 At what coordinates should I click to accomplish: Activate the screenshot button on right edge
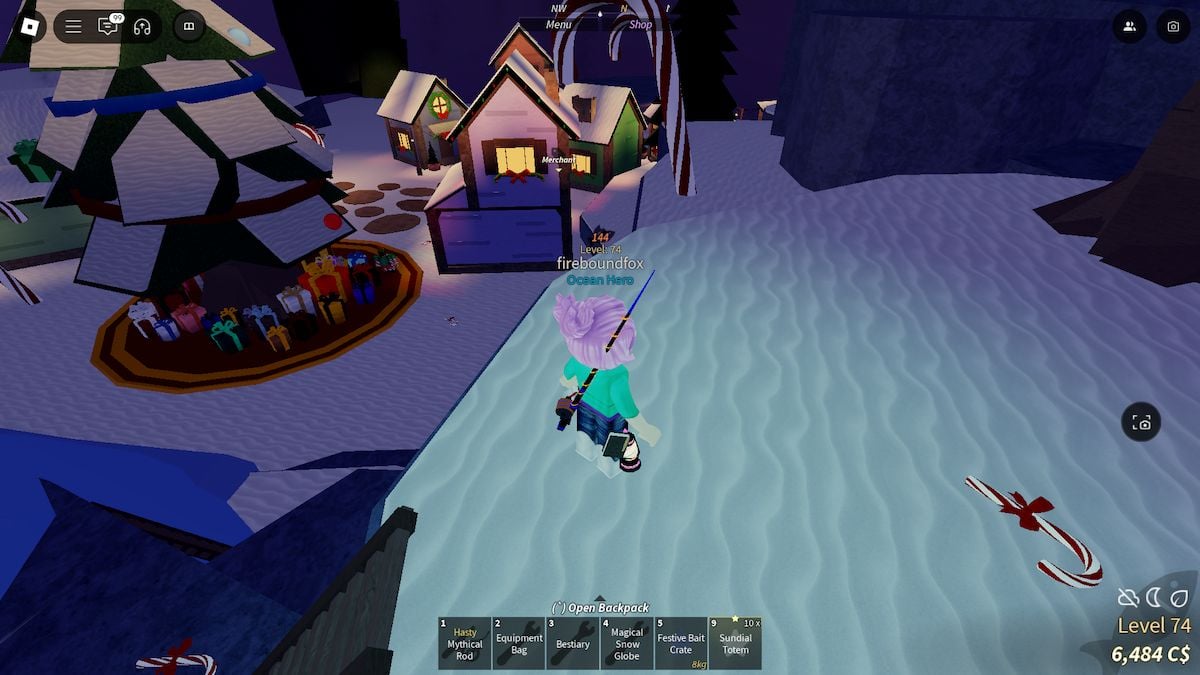pos(1141,422)
